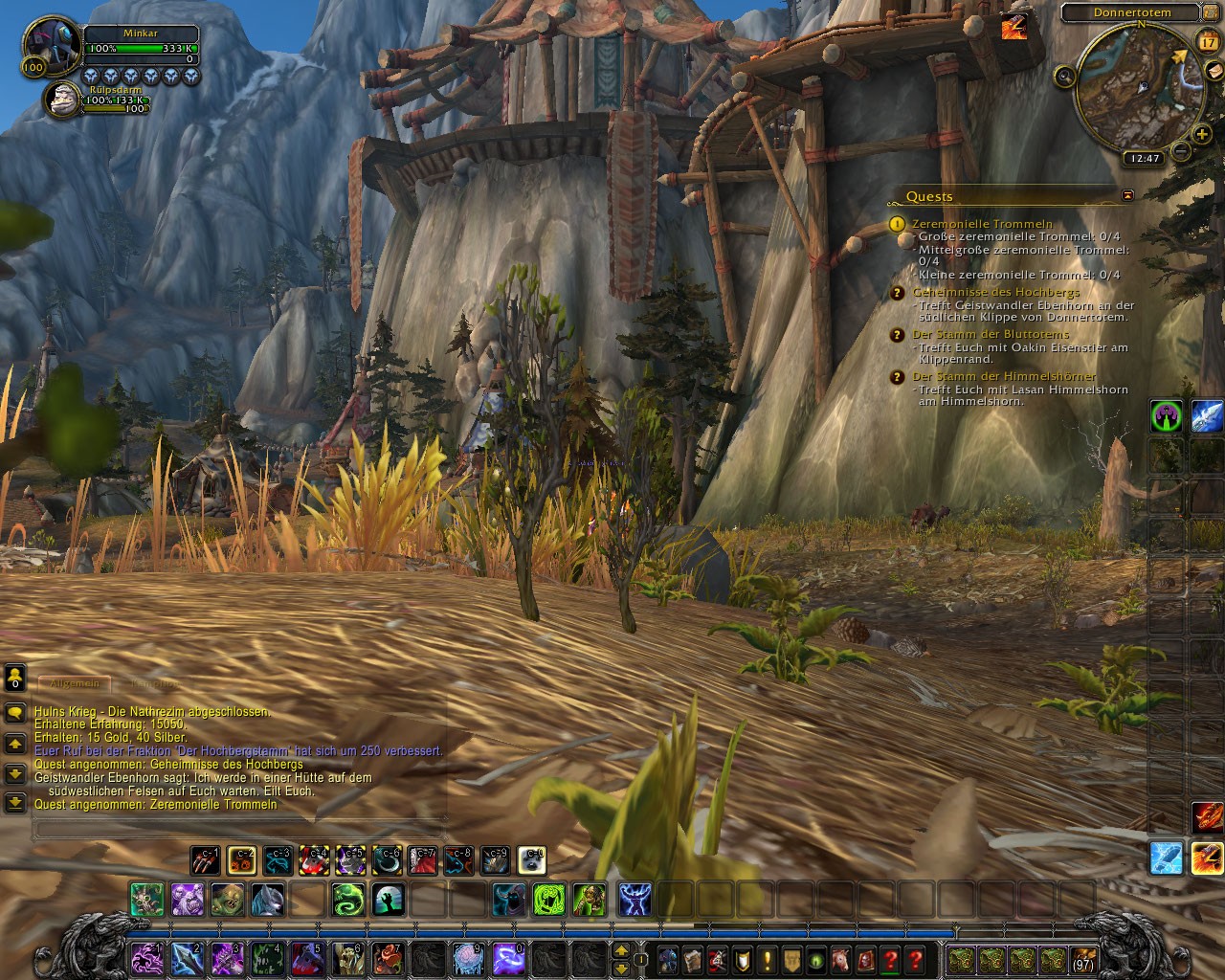Switch to the Allgemein chat tab

pyautogui.click(x=75, y=683)
